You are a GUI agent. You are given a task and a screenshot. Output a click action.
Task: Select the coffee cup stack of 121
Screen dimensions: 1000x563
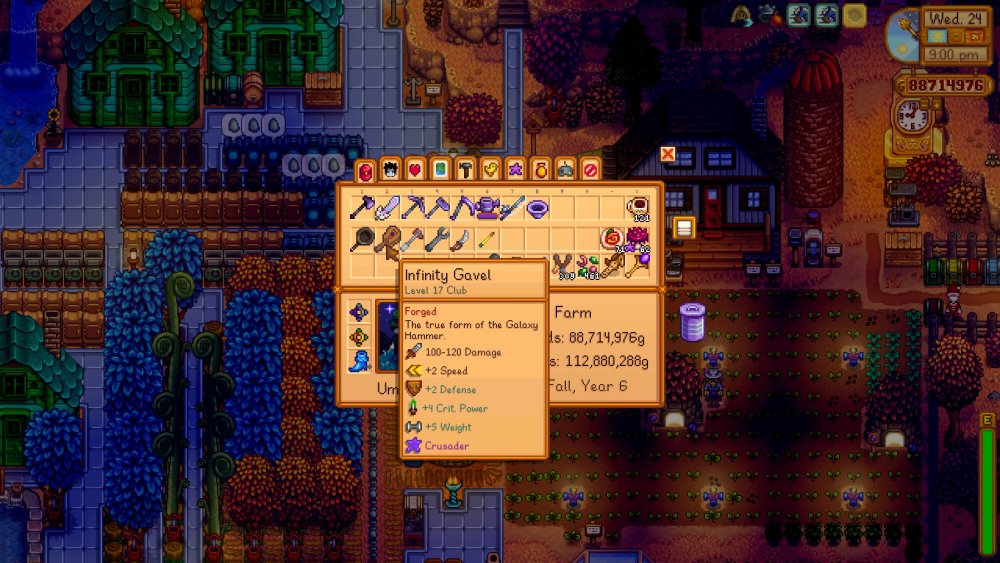tap(638, 208)
